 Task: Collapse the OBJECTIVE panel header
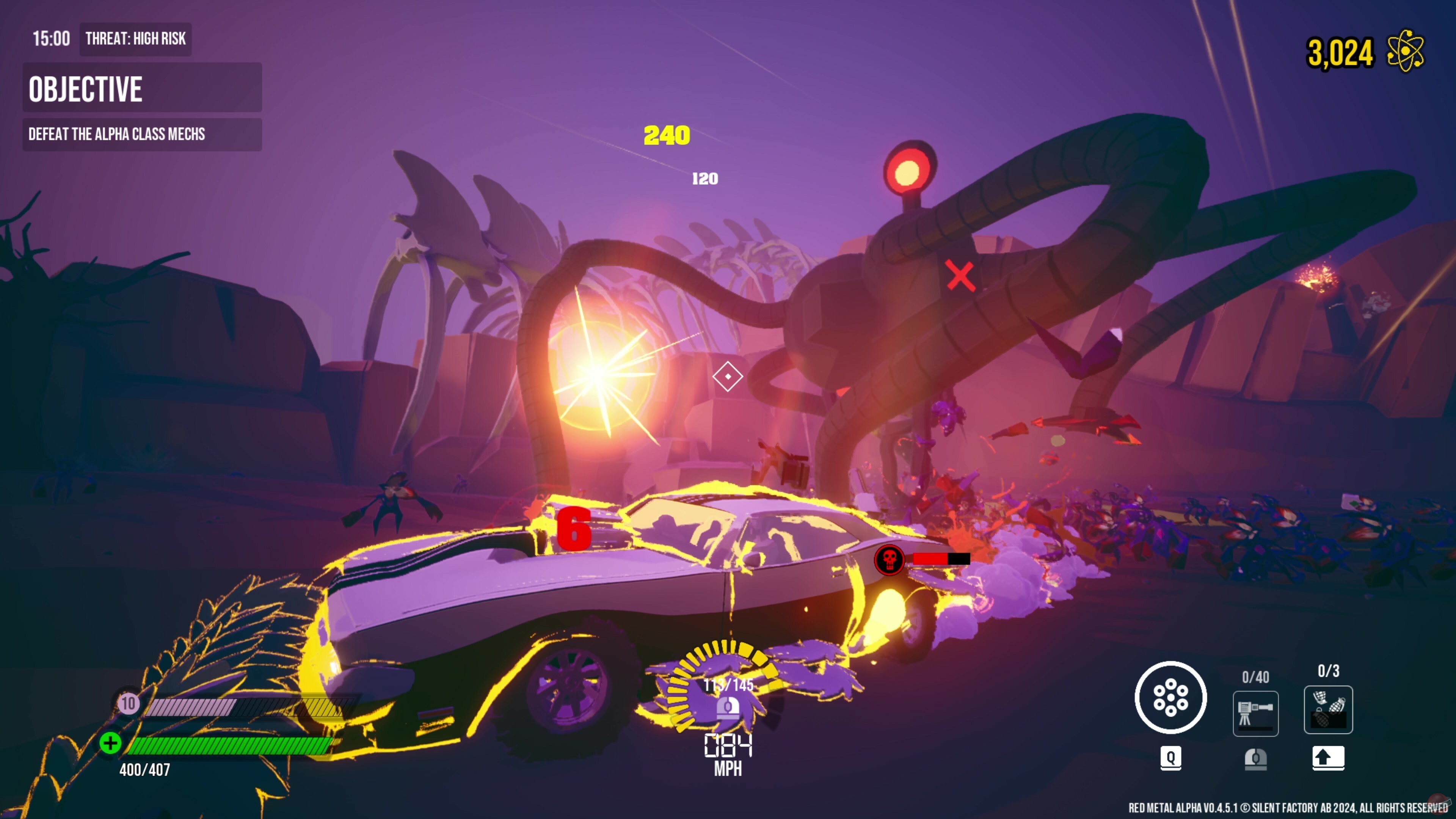[x=86, y=88]
